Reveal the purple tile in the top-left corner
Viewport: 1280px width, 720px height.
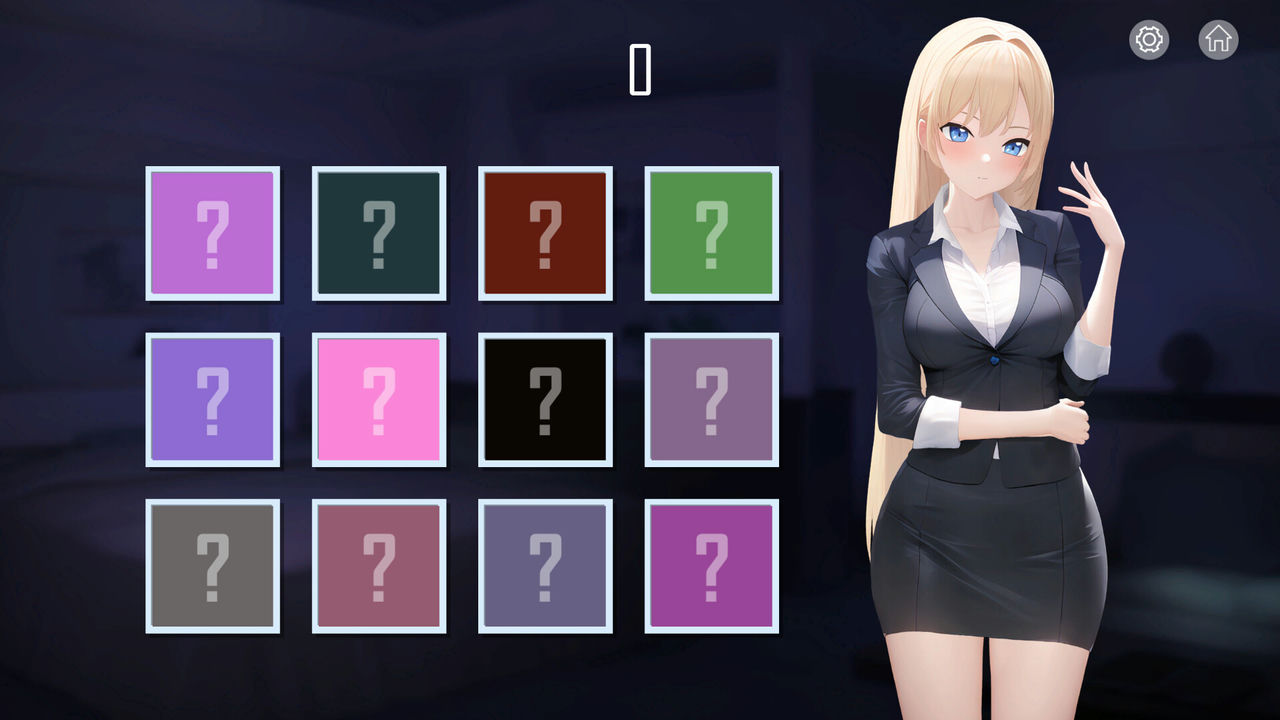coord(212,232)
